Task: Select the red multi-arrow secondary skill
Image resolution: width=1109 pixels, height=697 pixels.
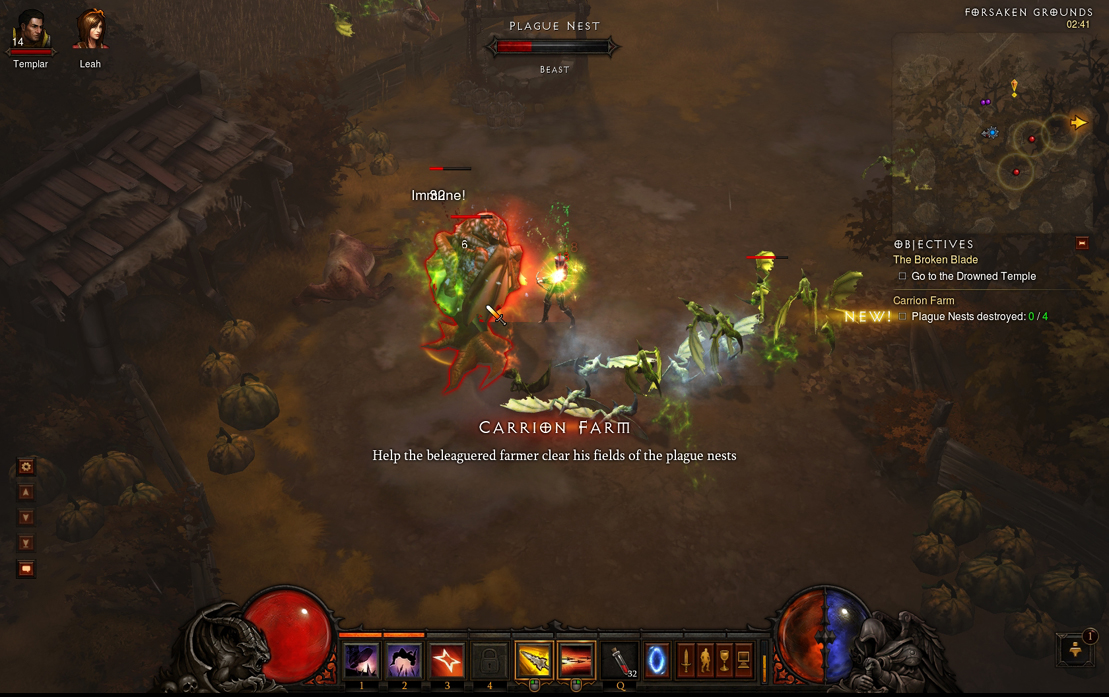Action: tap(577, 661)
